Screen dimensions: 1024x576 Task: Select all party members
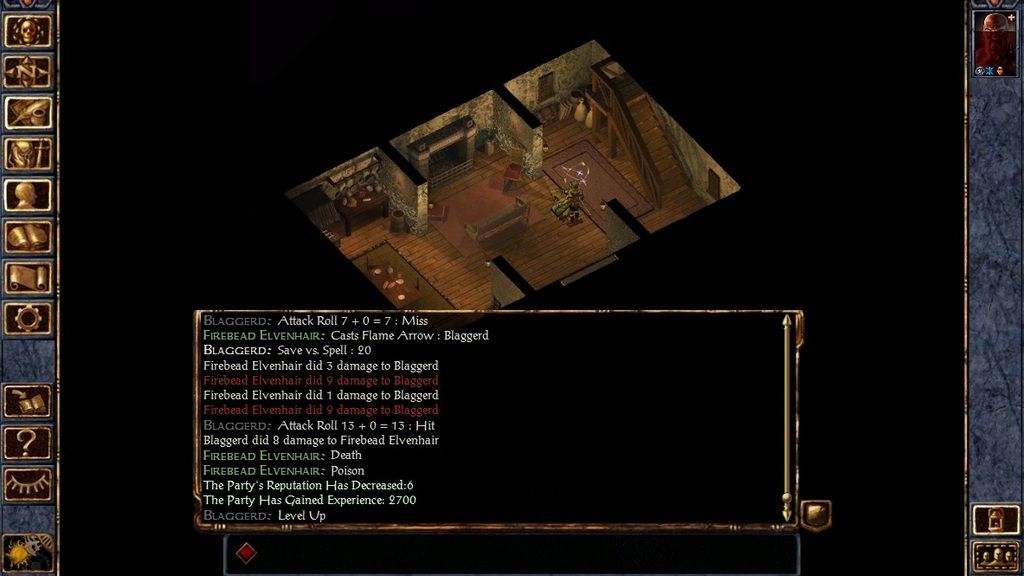995,554
